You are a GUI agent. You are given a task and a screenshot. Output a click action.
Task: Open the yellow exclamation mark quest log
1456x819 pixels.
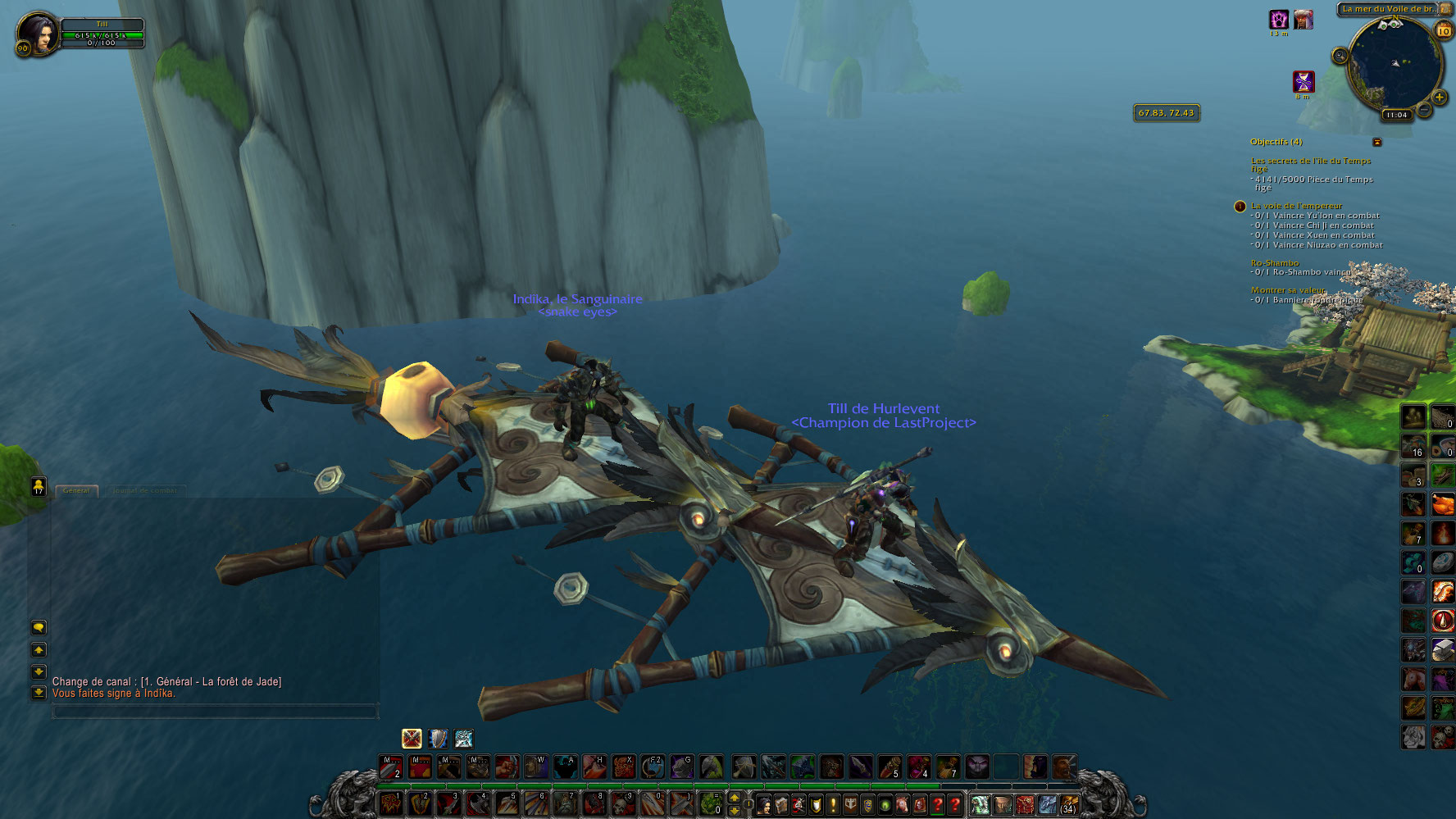point(833,805)
